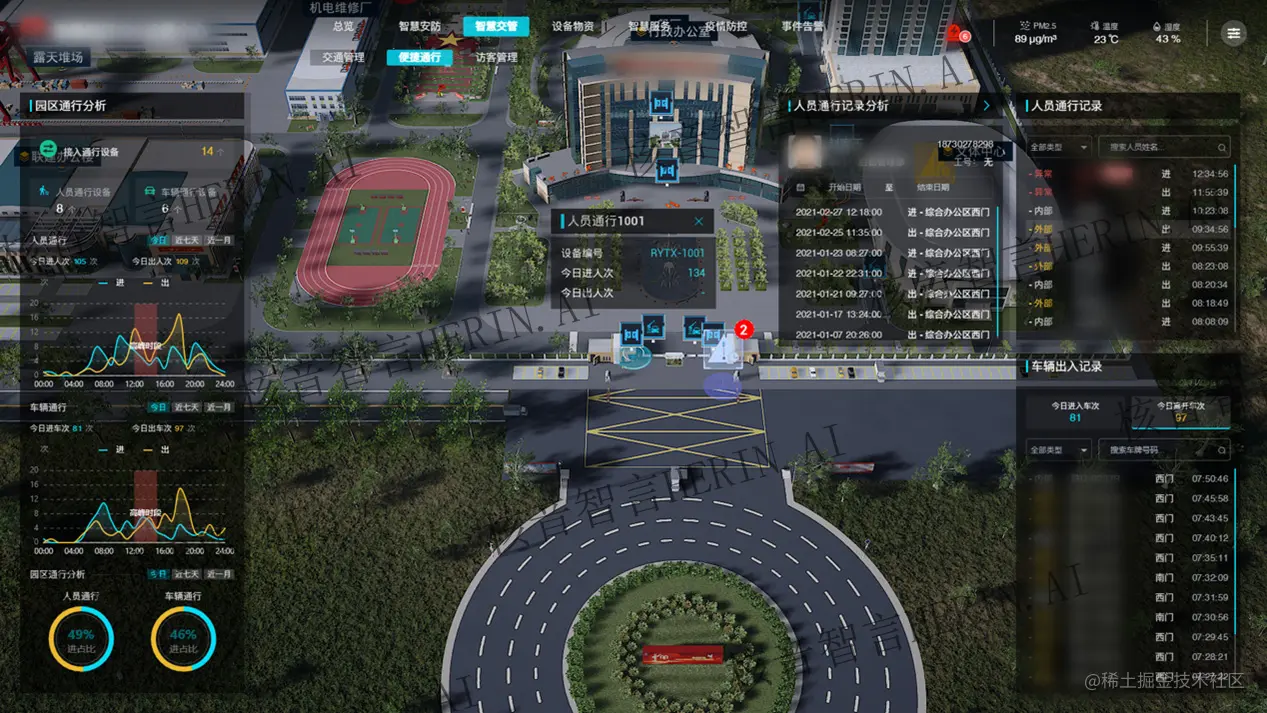Switch to the 智慧安防 tab

coord(419,26)
